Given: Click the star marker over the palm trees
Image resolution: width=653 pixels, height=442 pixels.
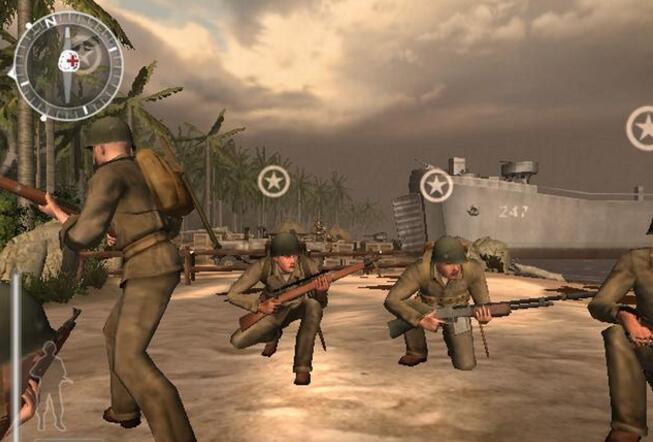Looking at the screenshot, I should tap(273, 181).
